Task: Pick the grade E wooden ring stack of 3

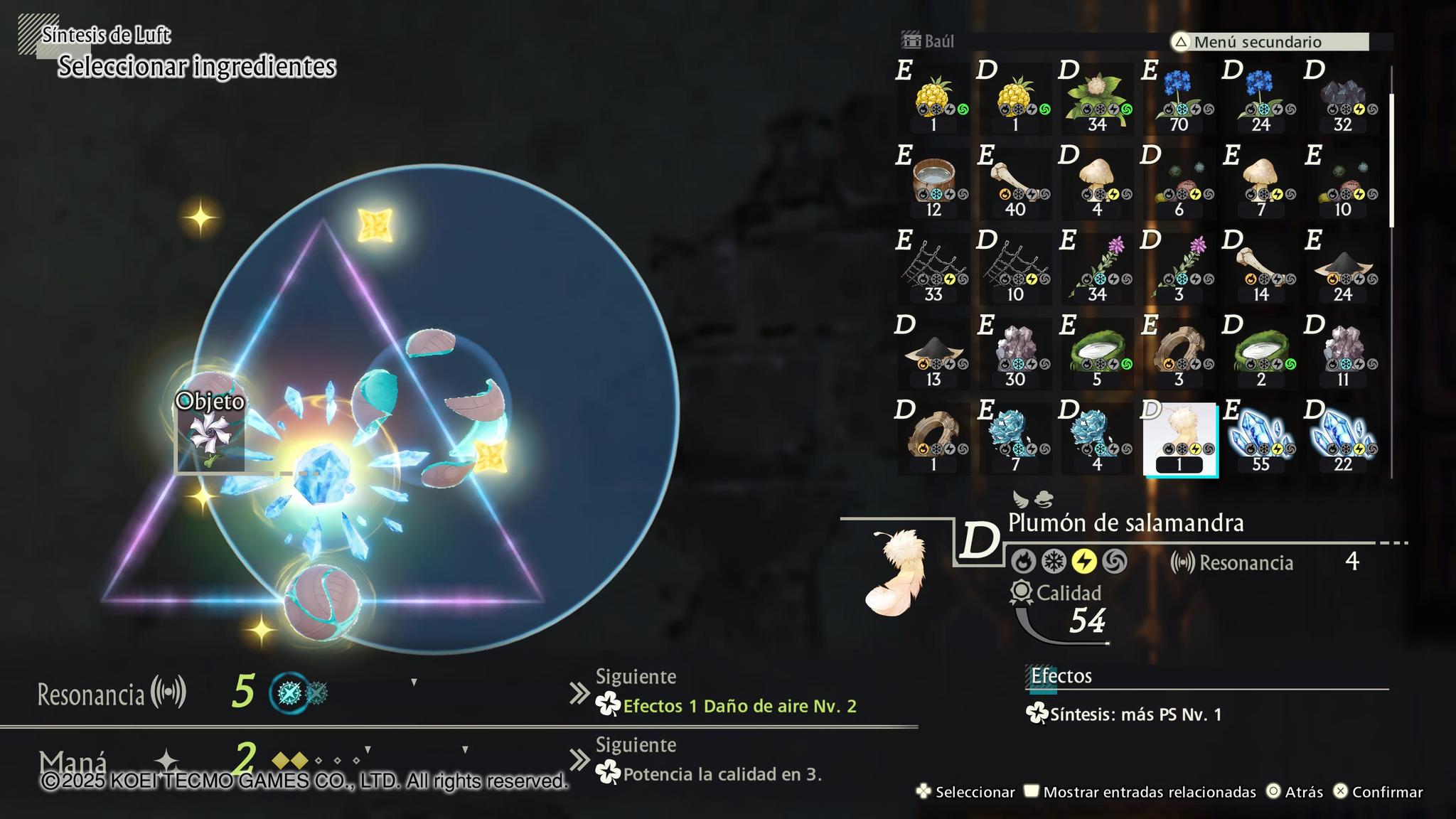Action: [x=1179, y=353]
